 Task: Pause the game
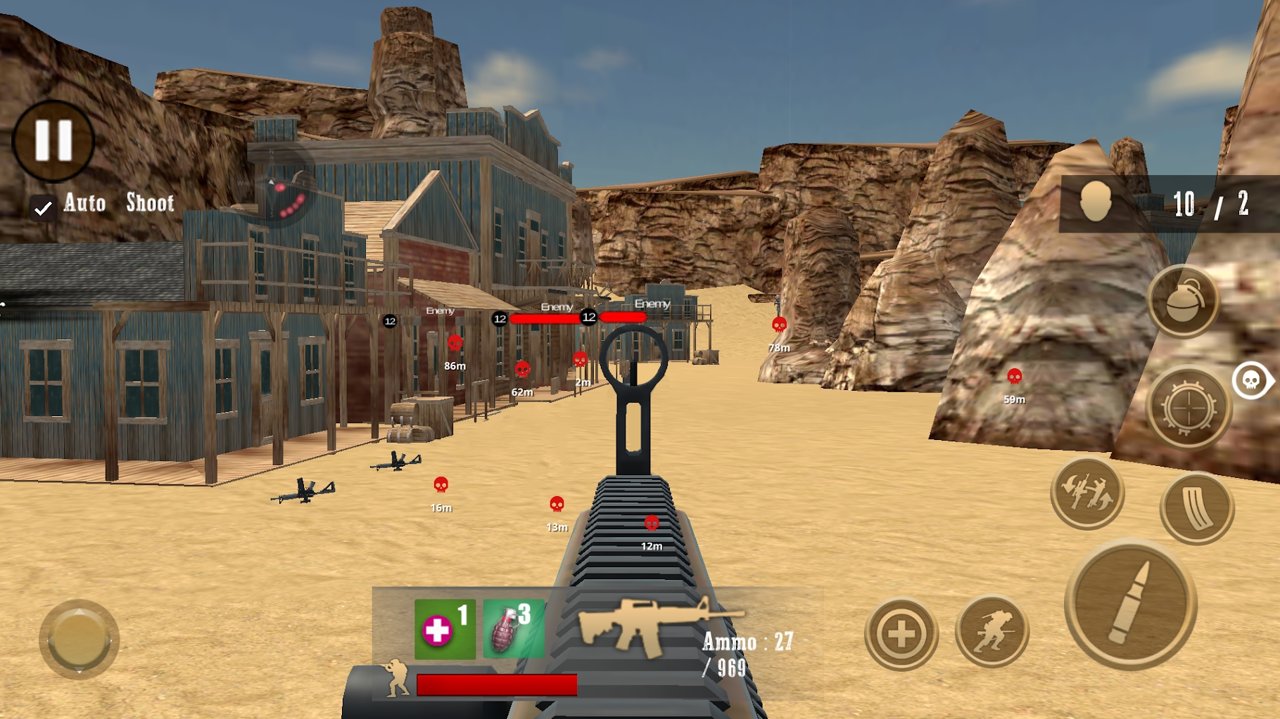[x=53, y=141]
